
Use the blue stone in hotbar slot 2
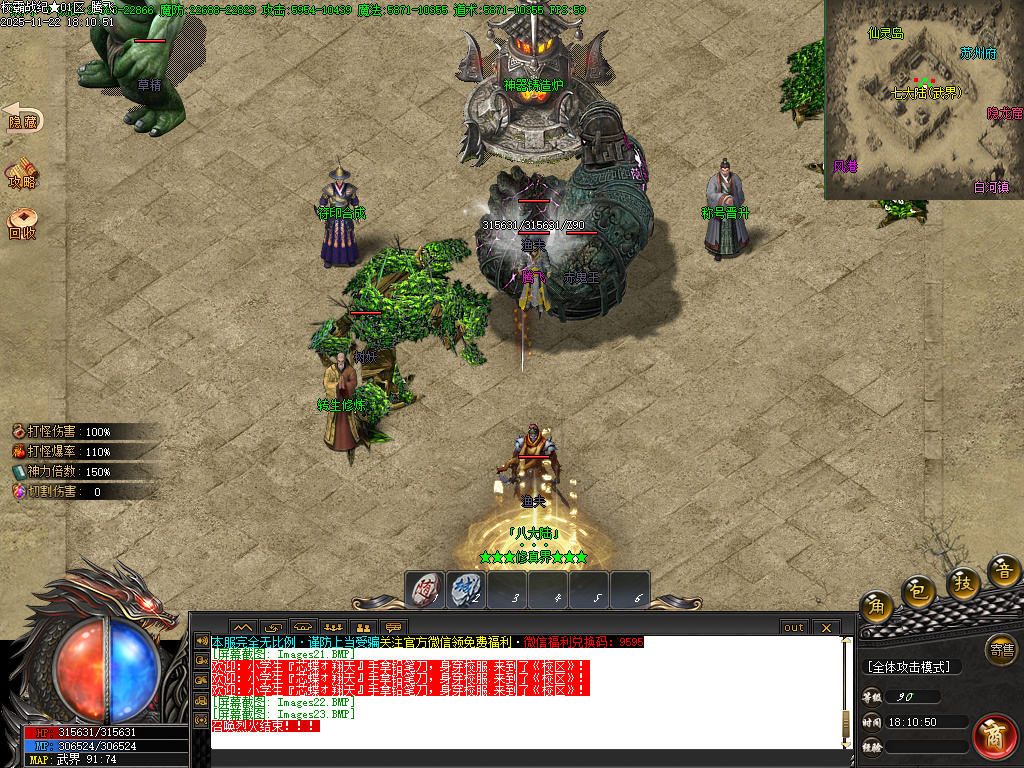465,588
